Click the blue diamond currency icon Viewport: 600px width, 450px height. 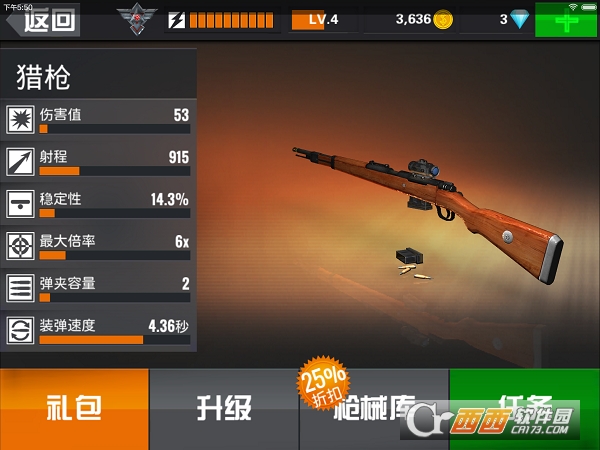point(518,19)
